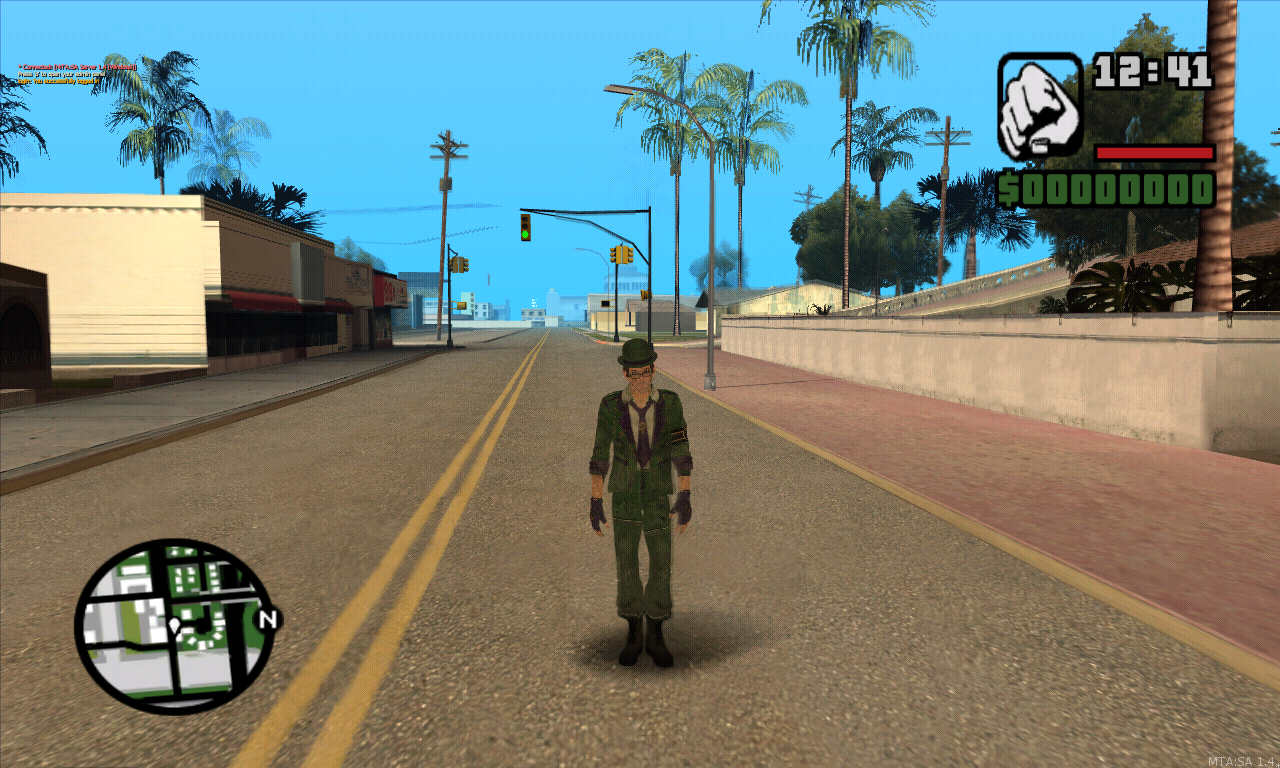This screenshot has height=768, width=1280.
Task: Click the green money counter $00000000
Action: (x=1106, y=186)
